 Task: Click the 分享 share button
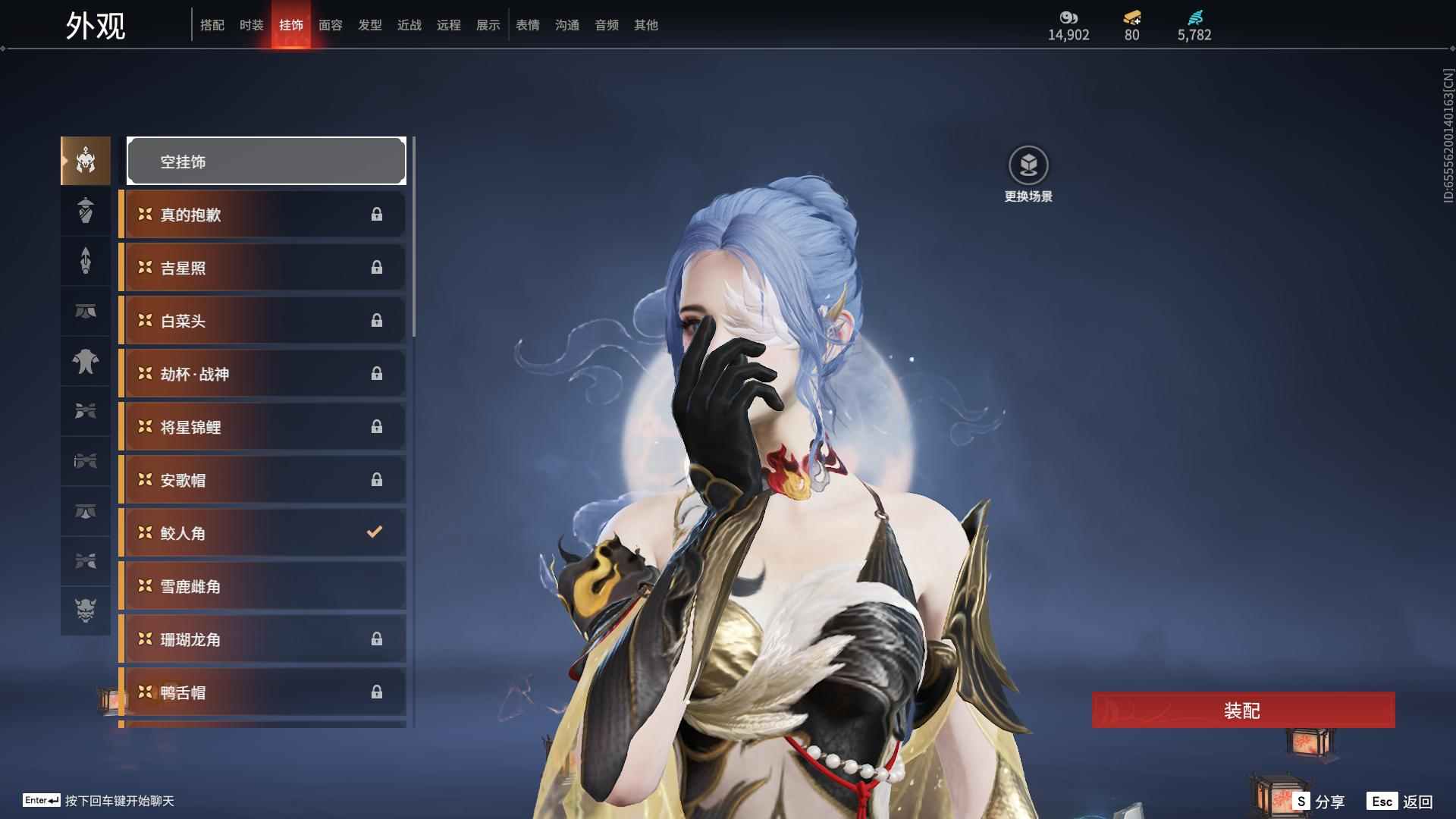click(x=1319, y=802)
